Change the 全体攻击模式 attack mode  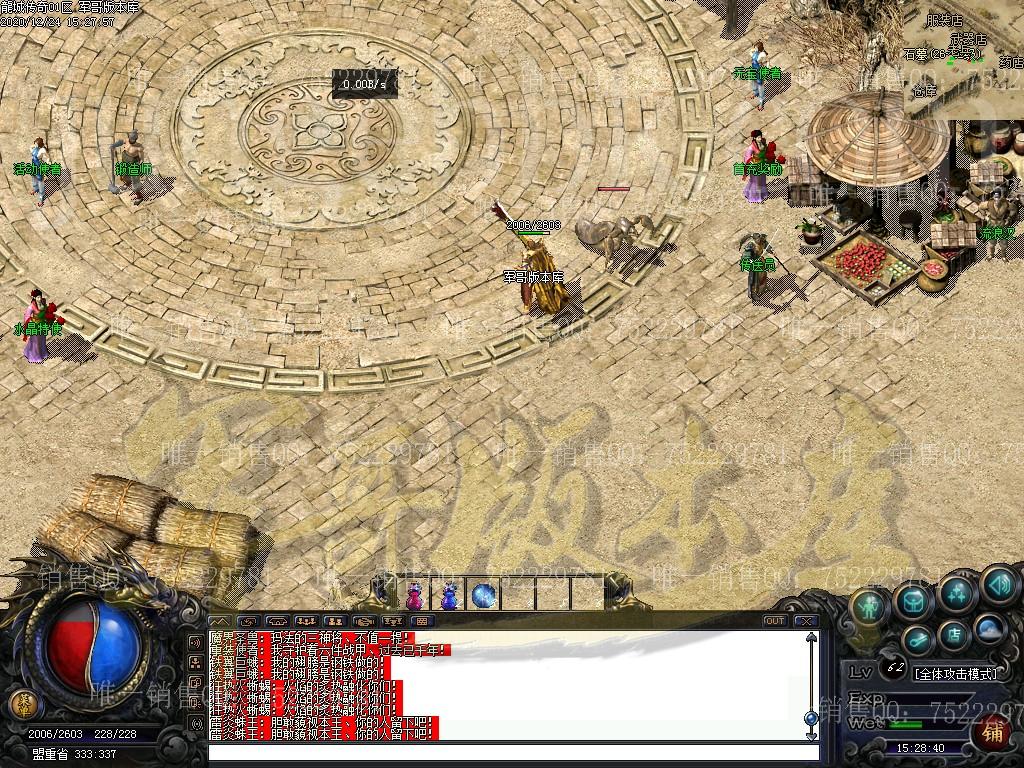(x=956, y=673)
